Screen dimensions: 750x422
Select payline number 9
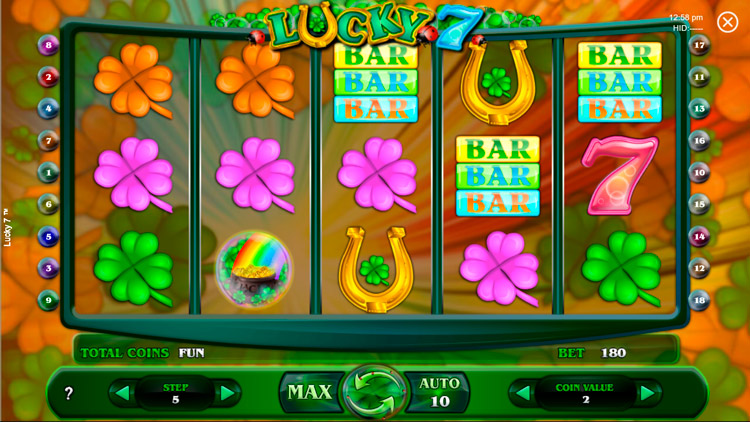tap(47, 299)
